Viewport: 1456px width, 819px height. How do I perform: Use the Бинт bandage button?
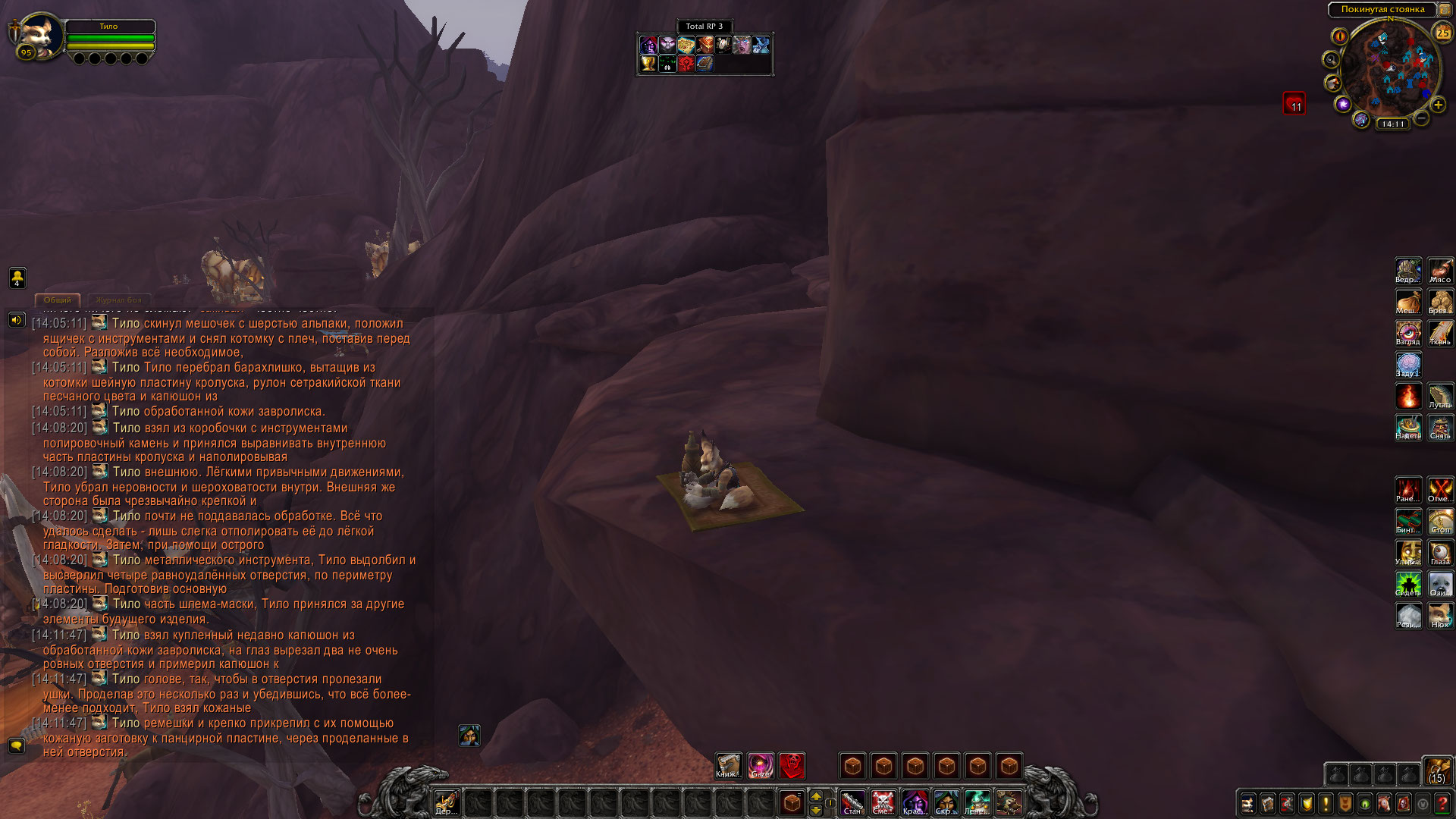pyautogui.click(x=1408, y=521)
